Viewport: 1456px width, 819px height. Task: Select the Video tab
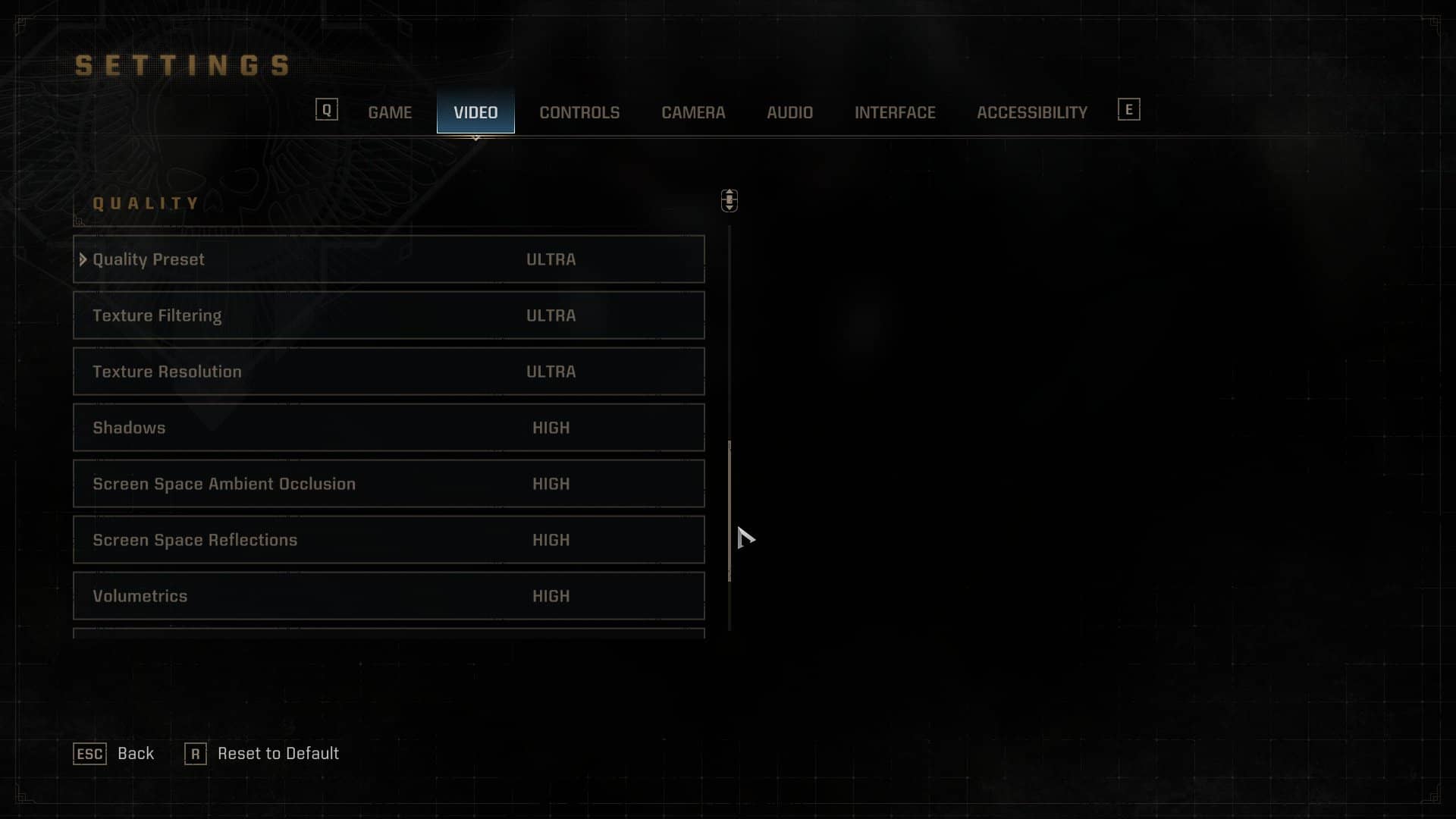(x=475, y=112)
